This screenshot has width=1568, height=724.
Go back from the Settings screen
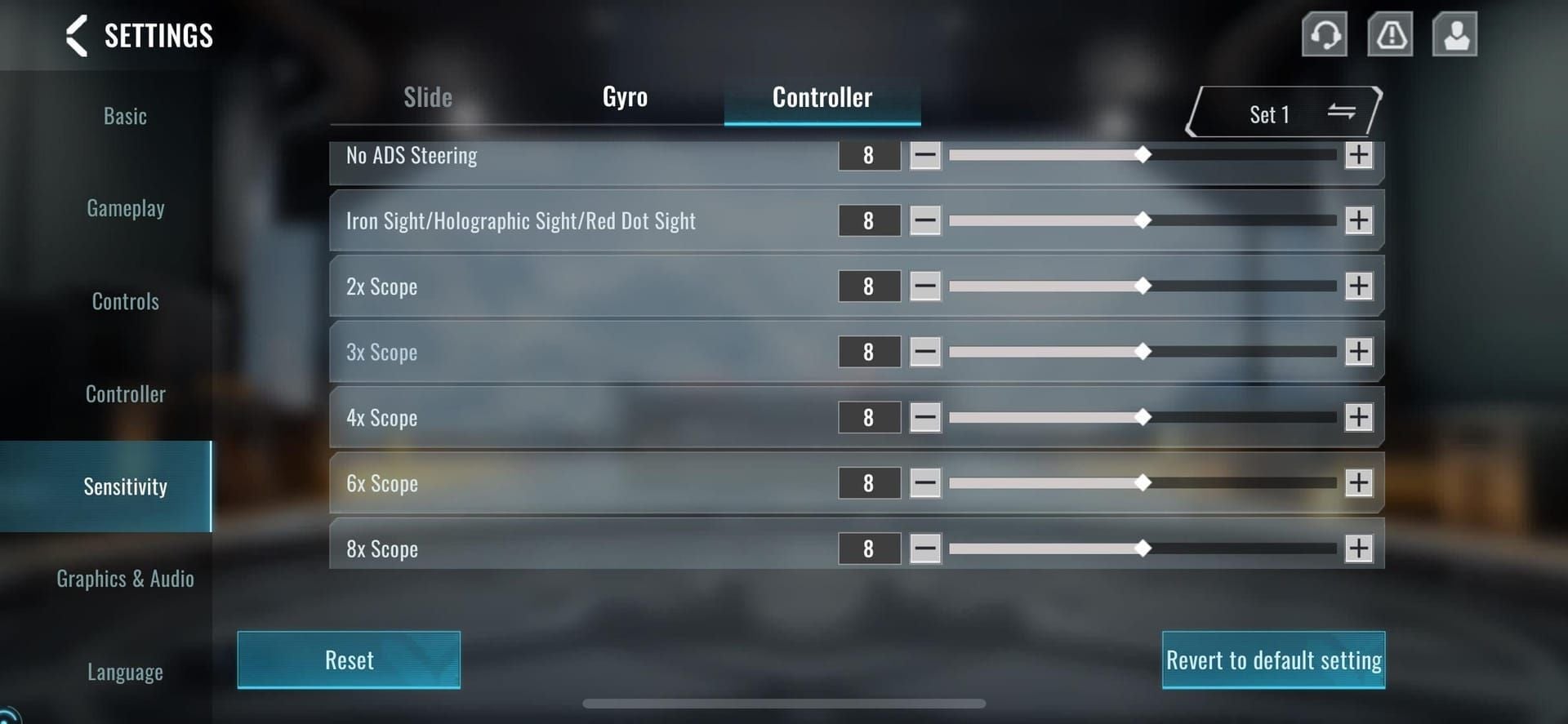(77, 36)
